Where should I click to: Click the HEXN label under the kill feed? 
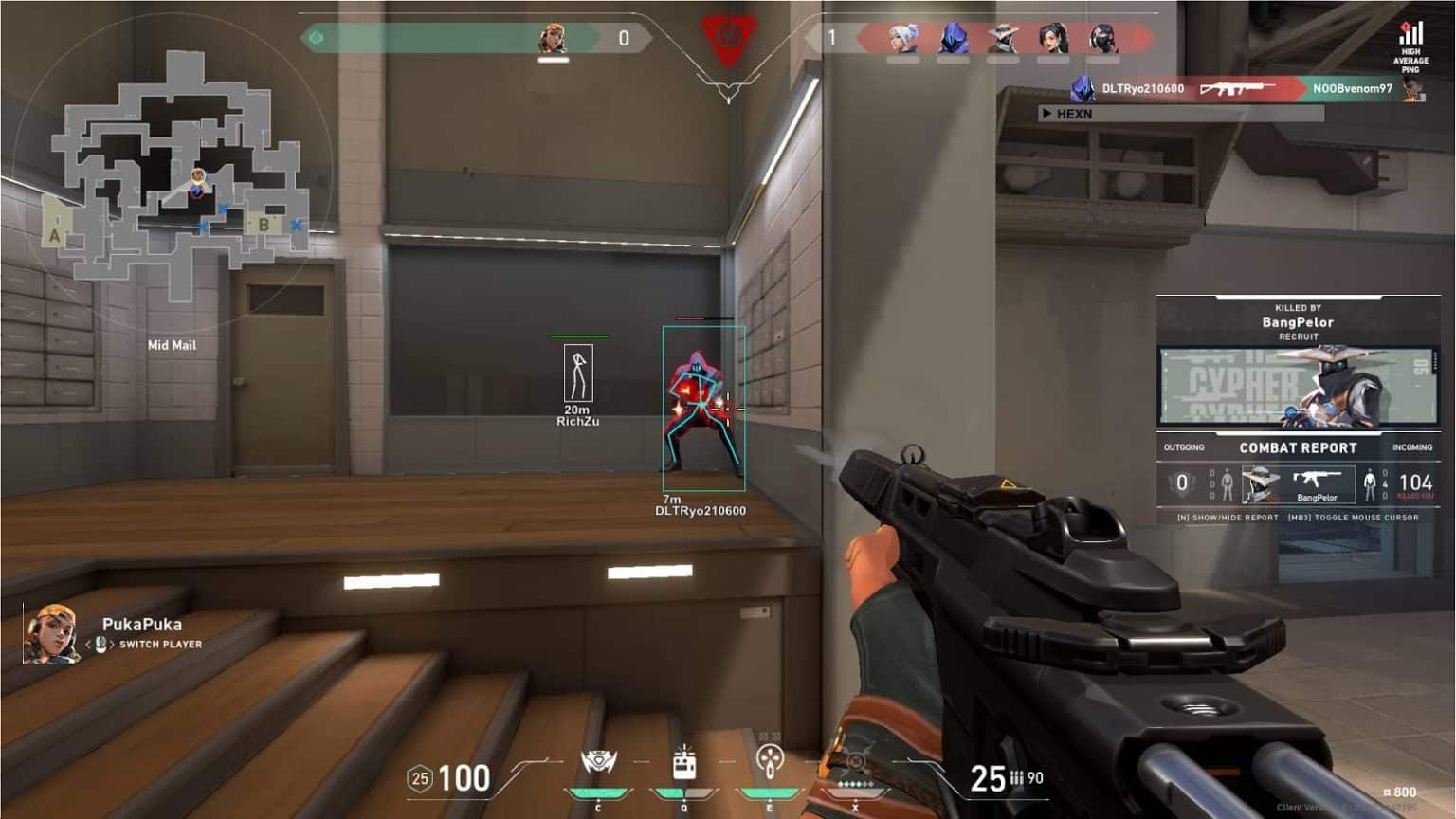pyautogui.click(x=1074, y=114)
